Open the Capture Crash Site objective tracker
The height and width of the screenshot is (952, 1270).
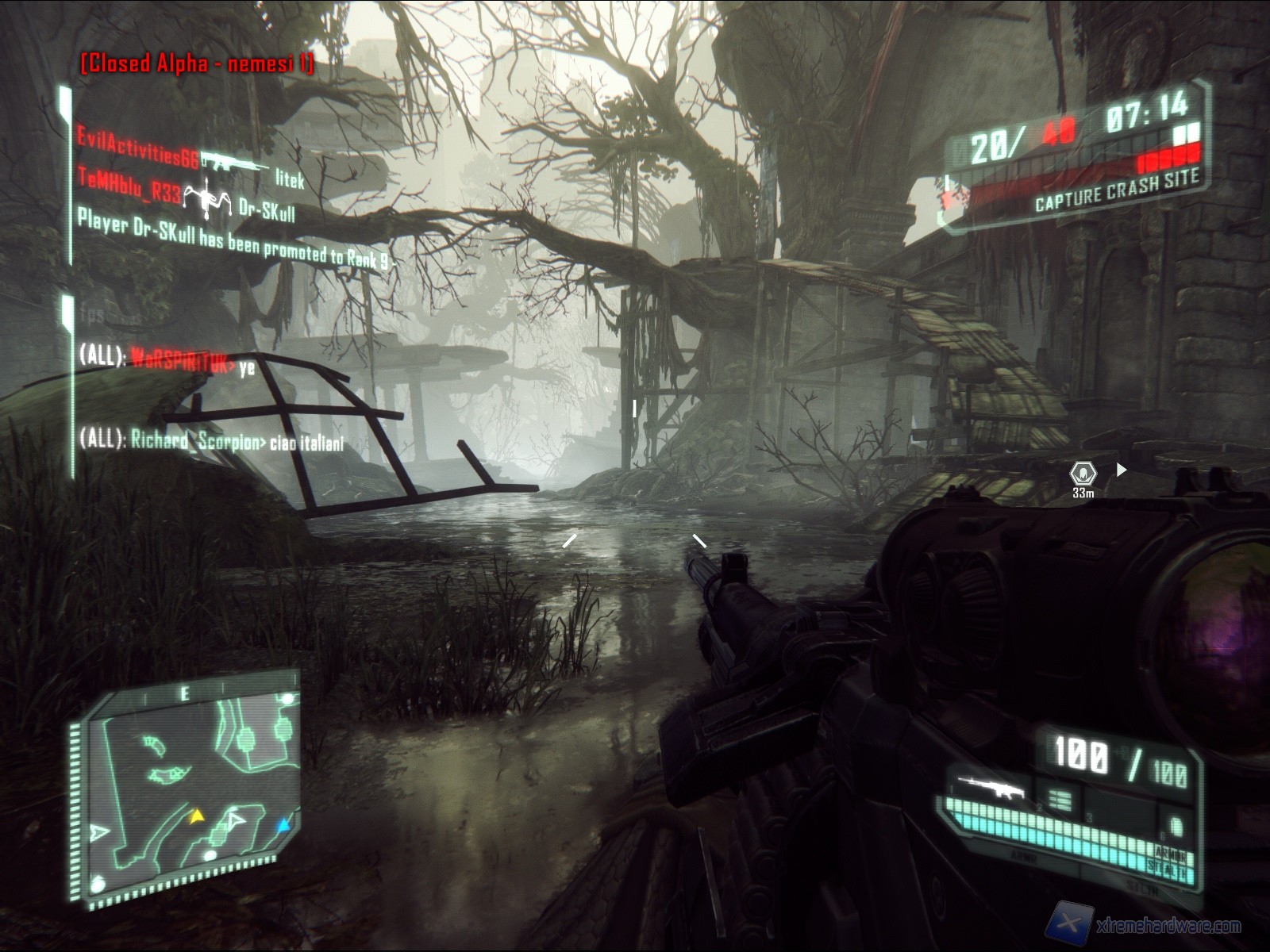click(x=1116, y=191)
